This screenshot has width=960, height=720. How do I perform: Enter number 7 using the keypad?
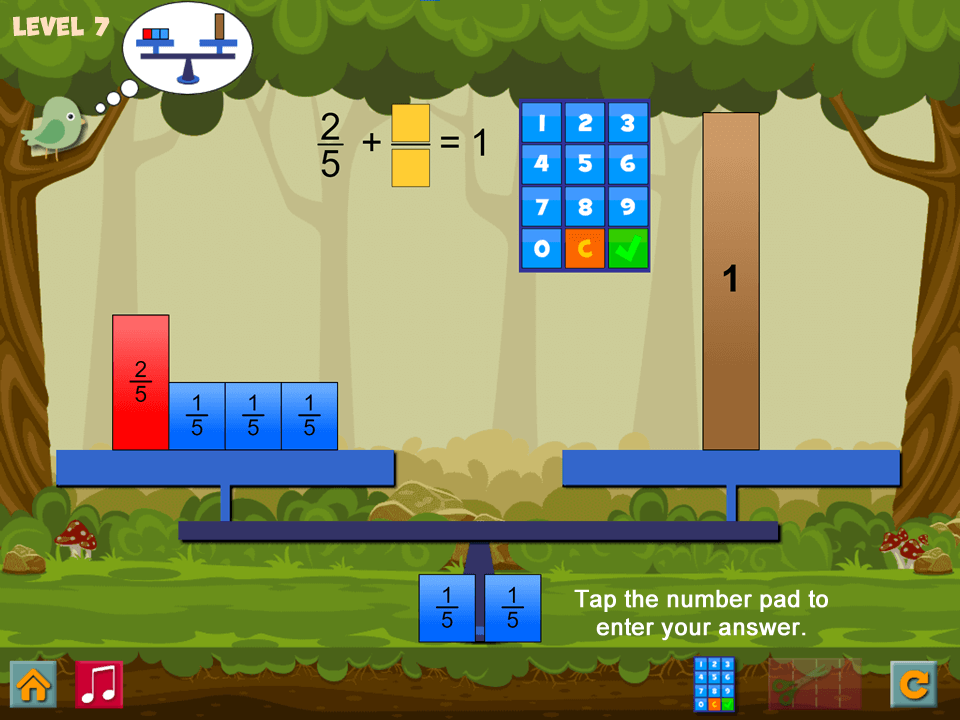(x=541, y=207)
